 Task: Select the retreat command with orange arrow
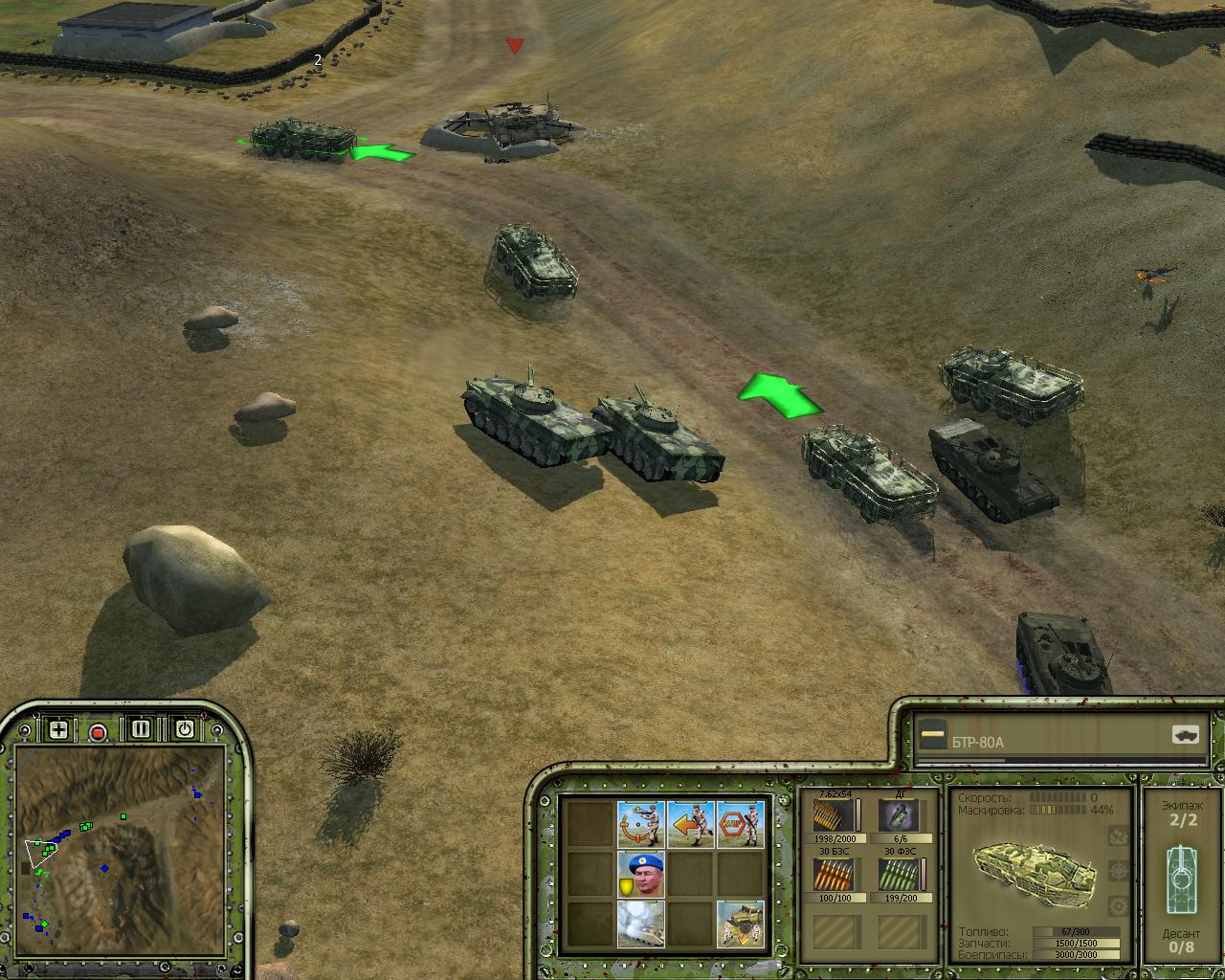(691, 823)
